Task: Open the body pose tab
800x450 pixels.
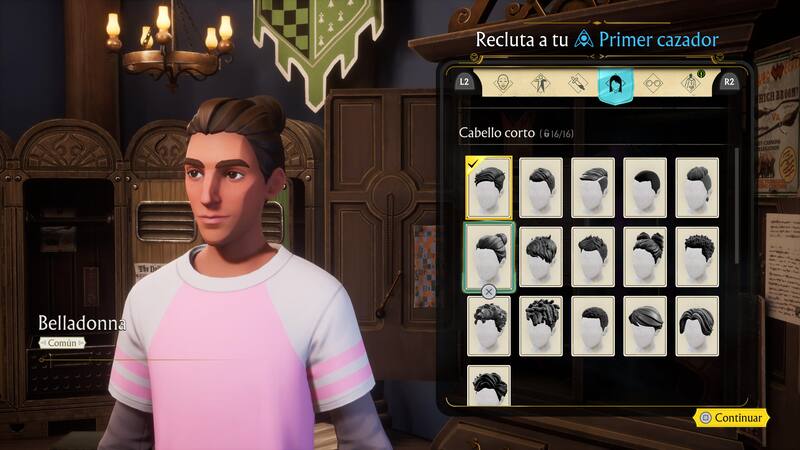Action: [x=539, y=83]
